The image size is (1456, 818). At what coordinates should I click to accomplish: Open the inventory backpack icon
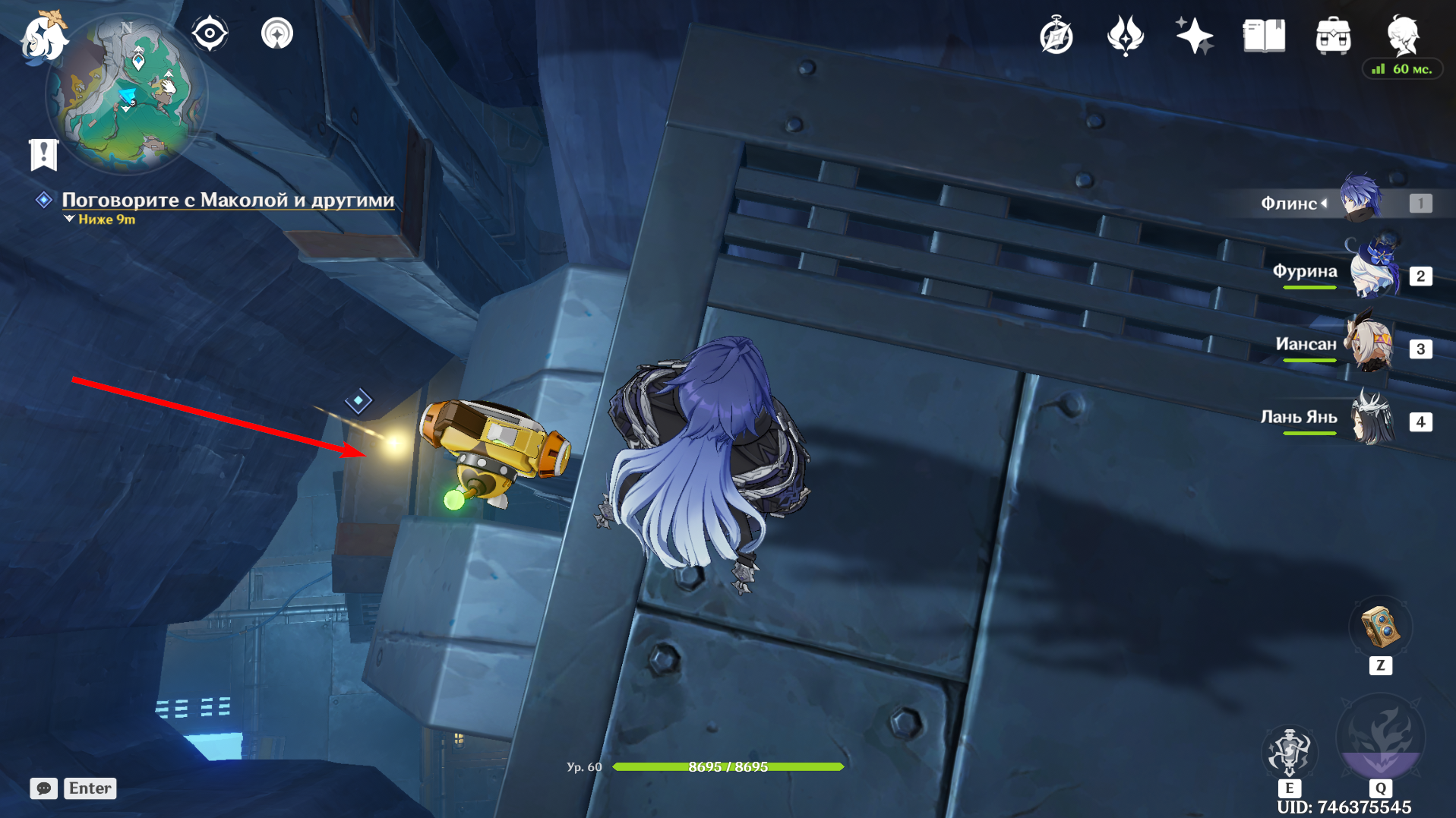pyautogui.click(x=1333, y=36)
